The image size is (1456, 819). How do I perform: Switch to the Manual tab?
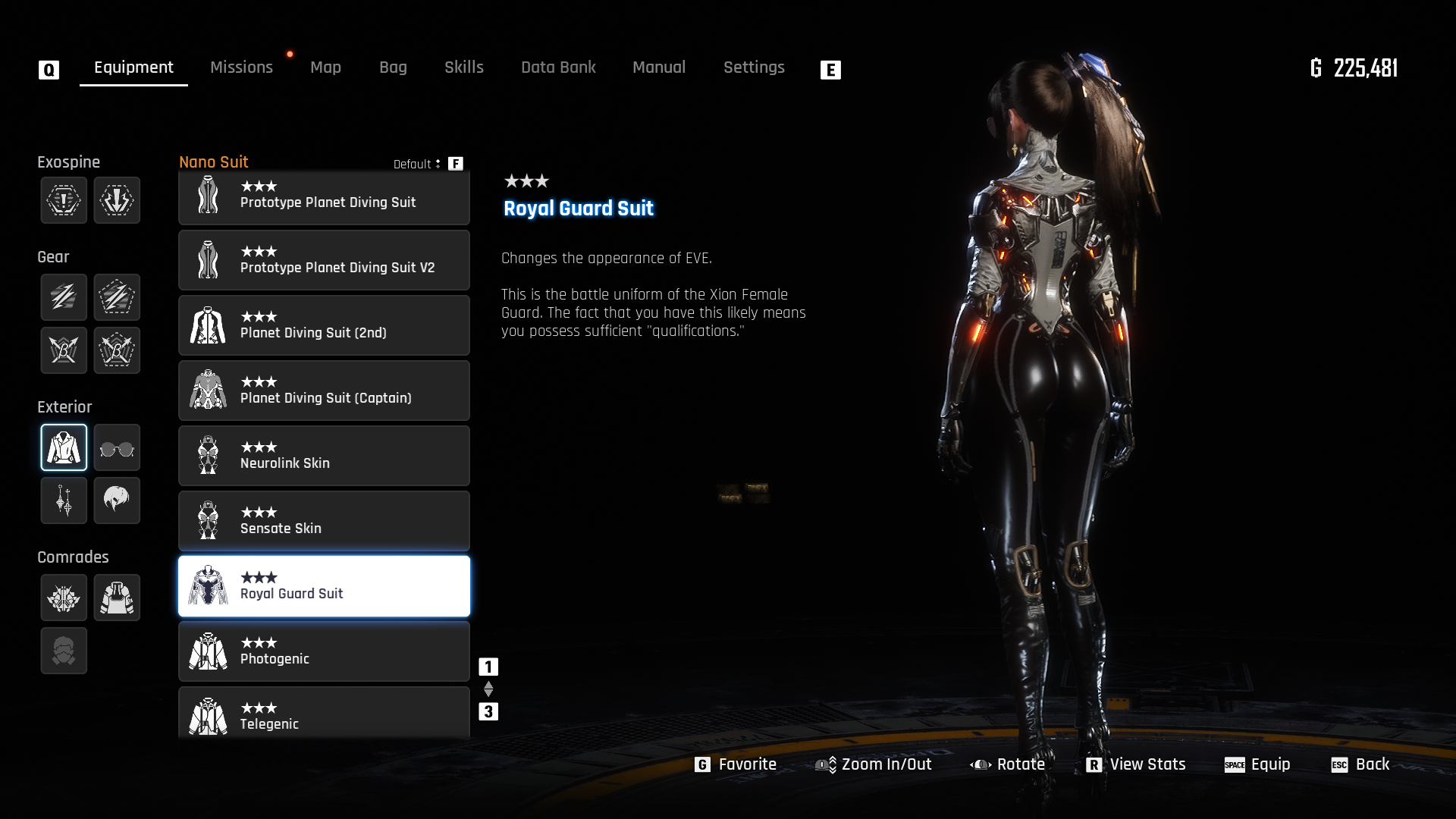[658, 67]
